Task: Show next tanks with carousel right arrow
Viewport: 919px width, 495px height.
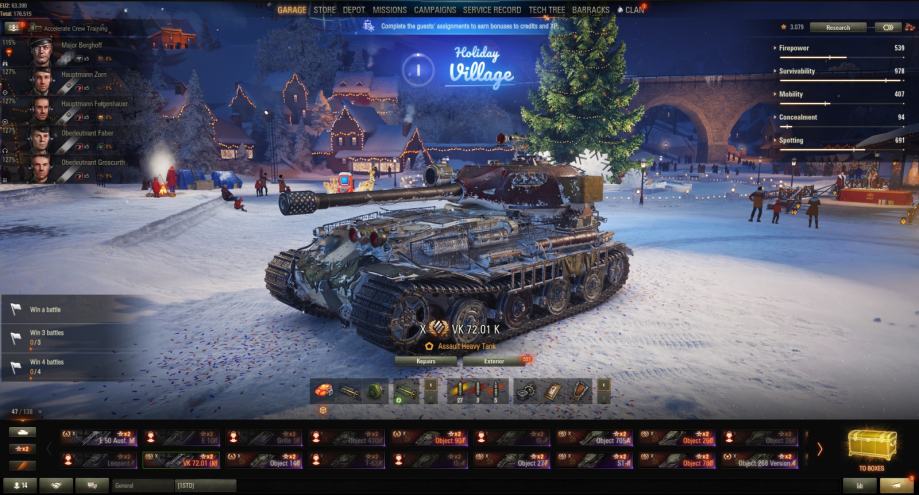Action: [x=820, y=449]
